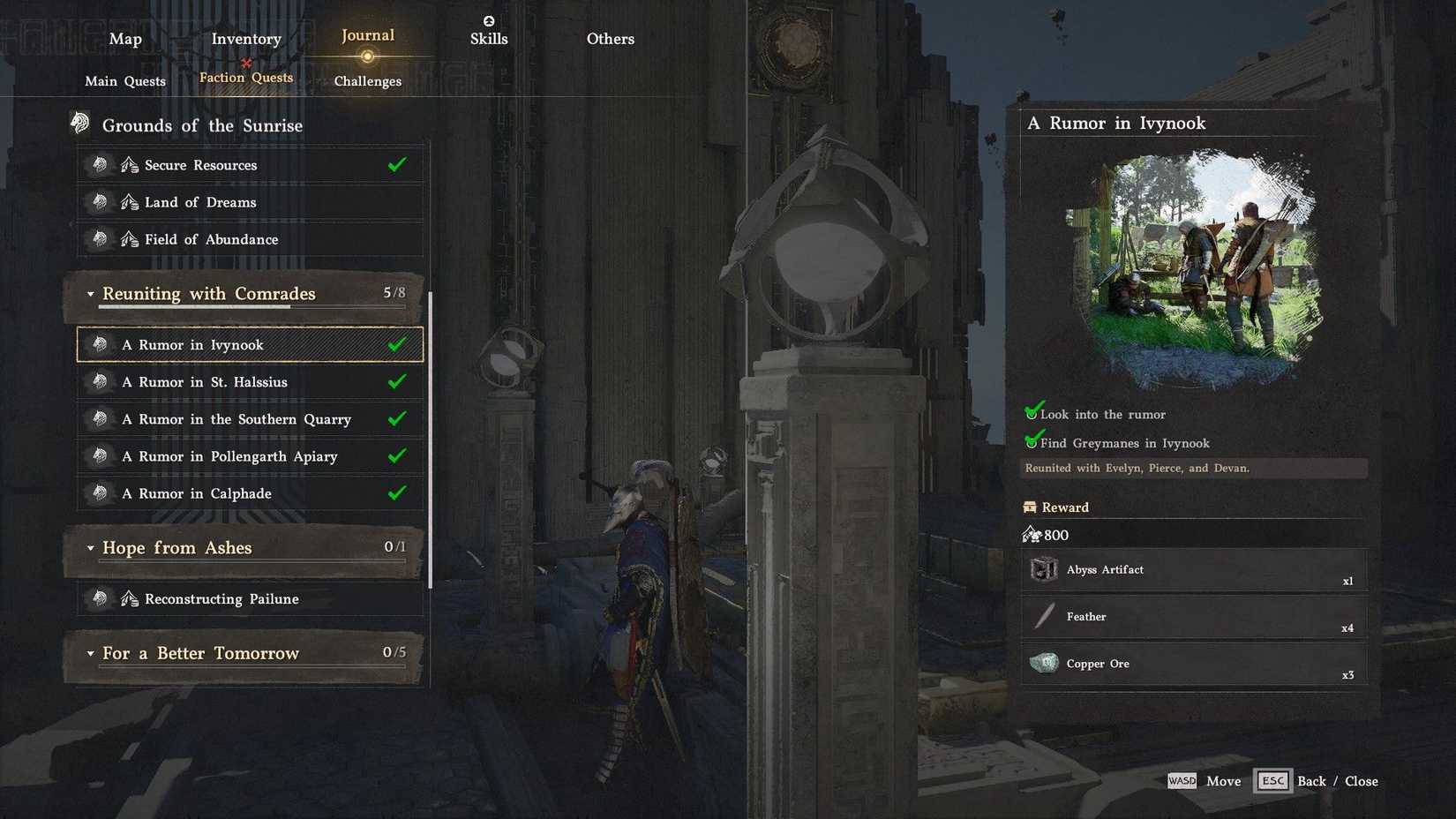Click the notification badge above Skills
Viewport: 1456px width, 819px height.
(488, 20)
